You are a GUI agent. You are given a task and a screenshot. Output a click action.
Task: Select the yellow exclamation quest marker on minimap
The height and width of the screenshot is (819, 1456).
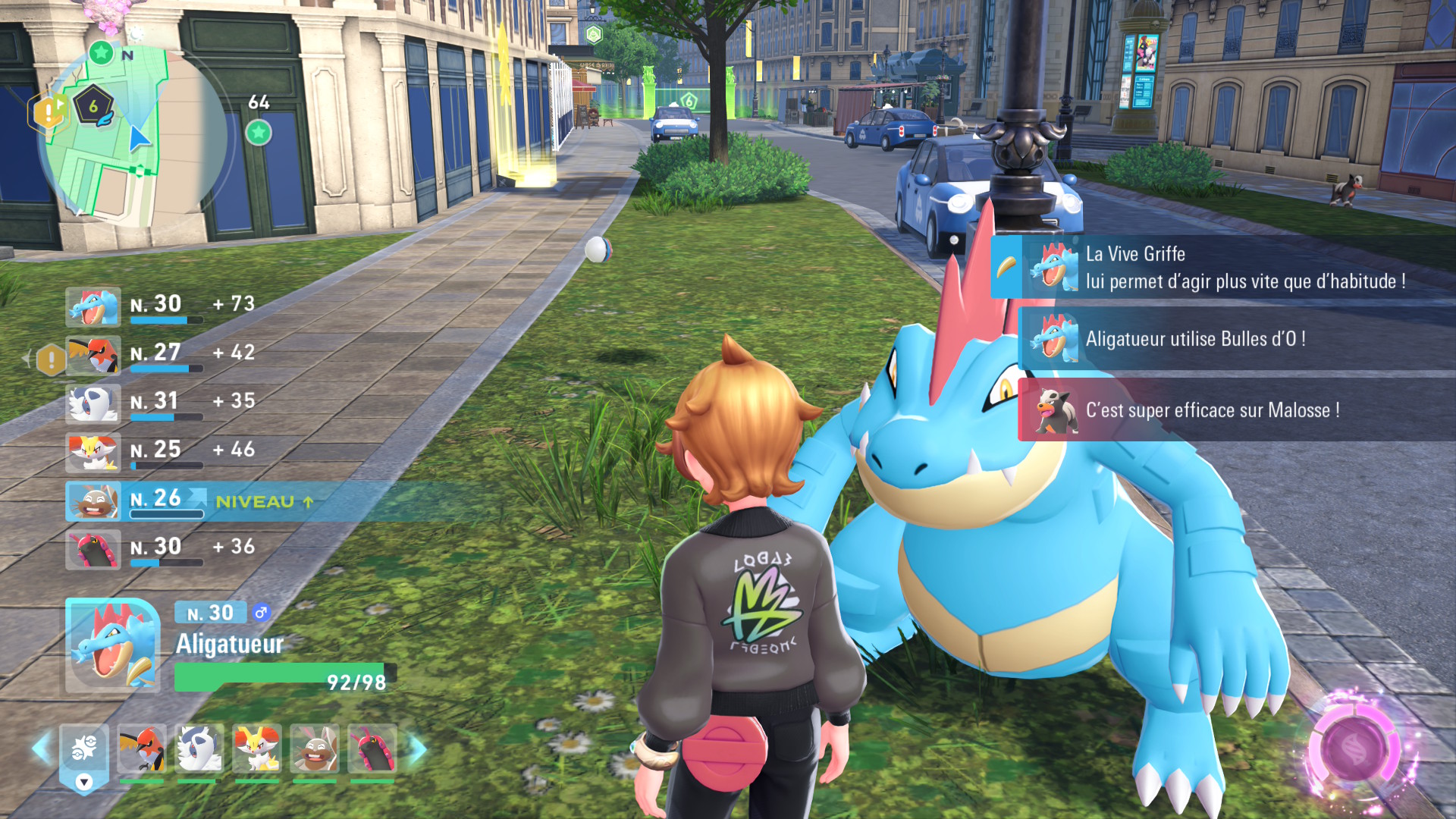coord(47,113)
